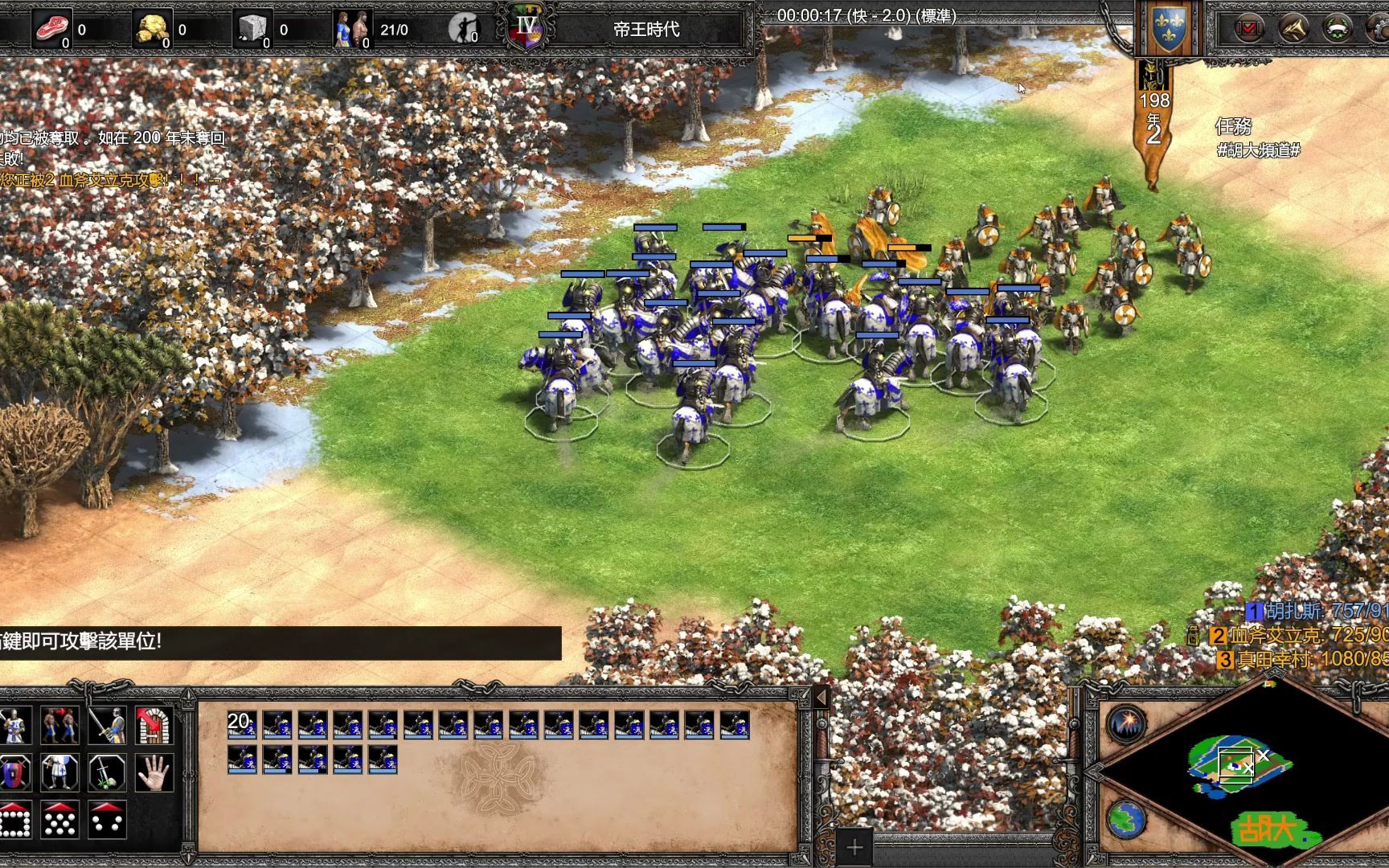Click the stop hand command
This screenshot has width=1389, height=868.
(x=154, y=772)
